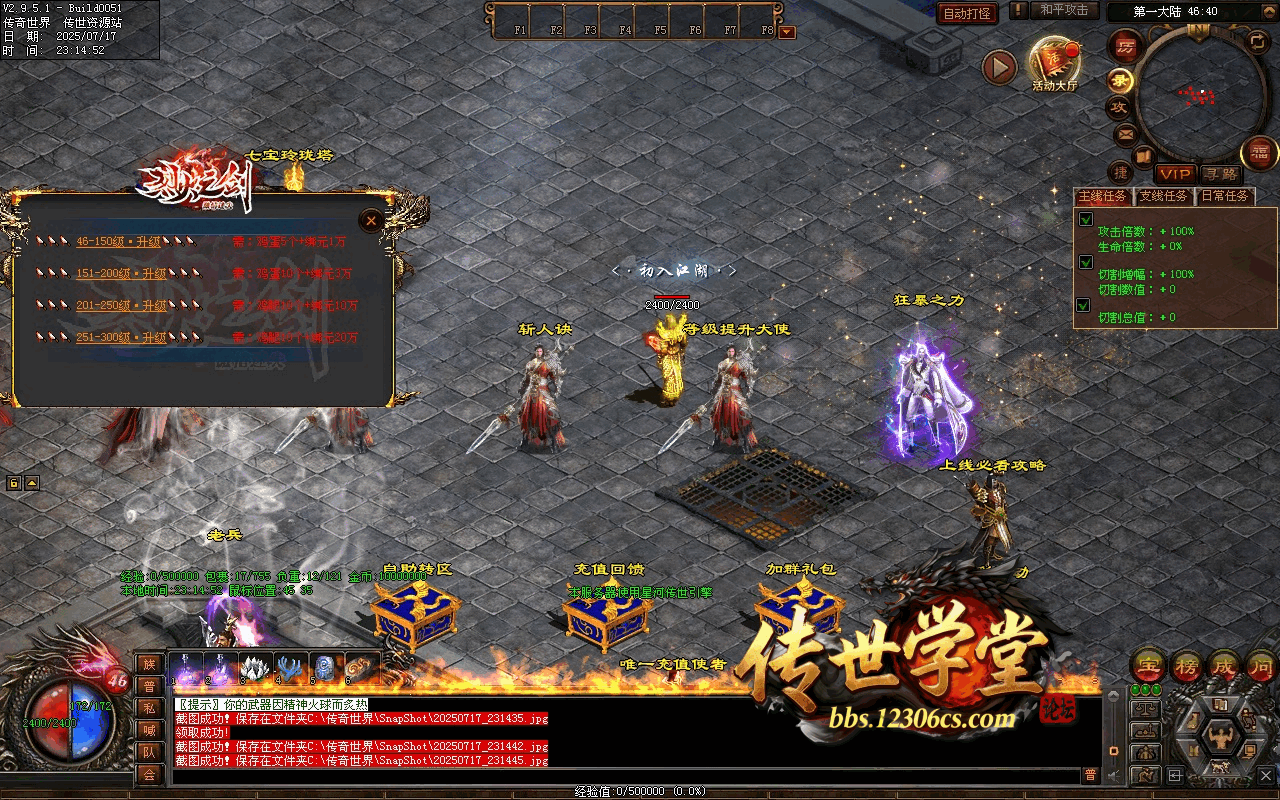The height and width of the screenshot is (800, 1280).
Task: Pick the 251-300级 upgrade entry
Action: [x=121, y=337]
